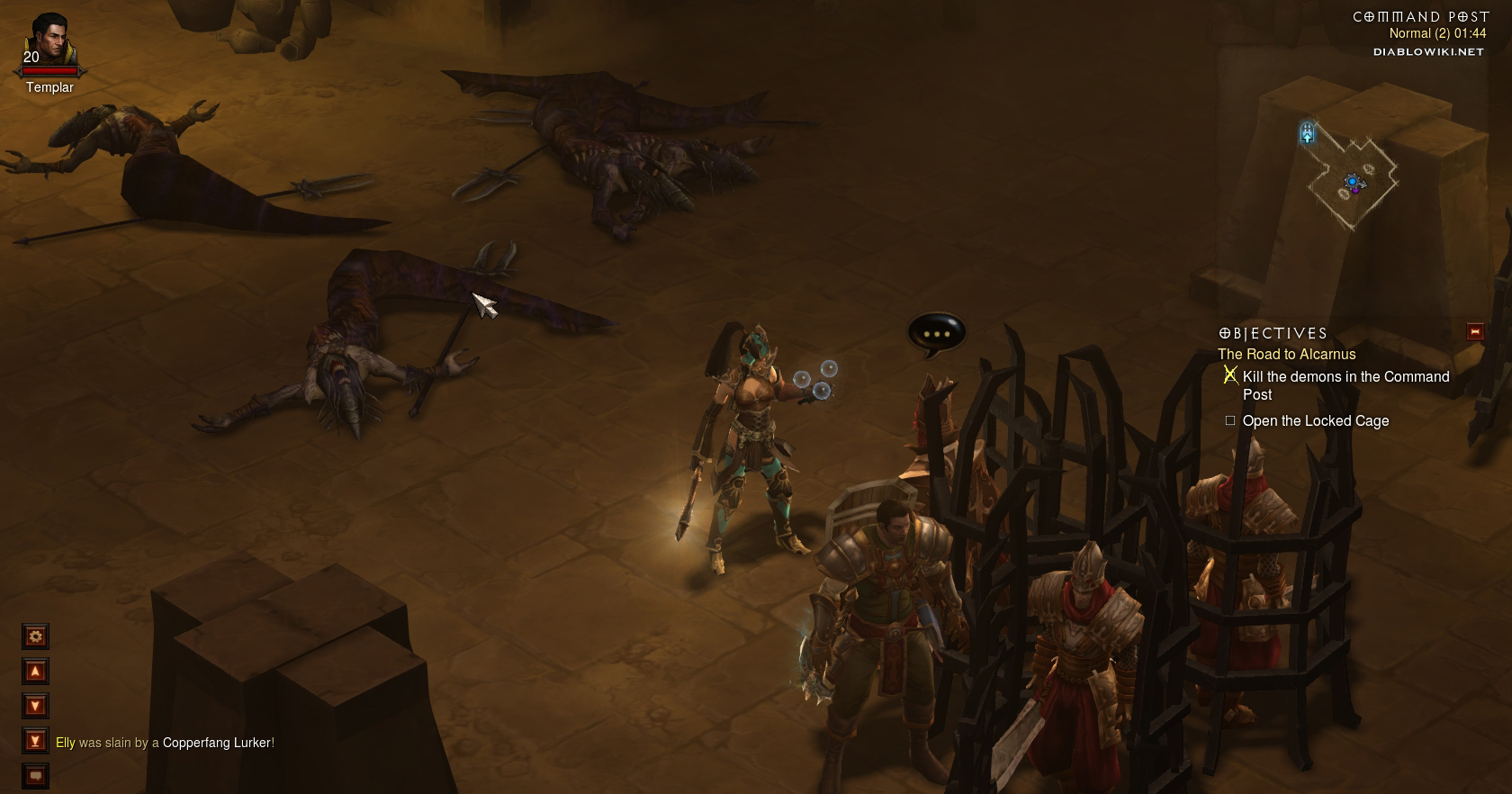Click the Copperfang Lurker name in chat
This screenshot has width=1512, height=794.
coord(216,743)
